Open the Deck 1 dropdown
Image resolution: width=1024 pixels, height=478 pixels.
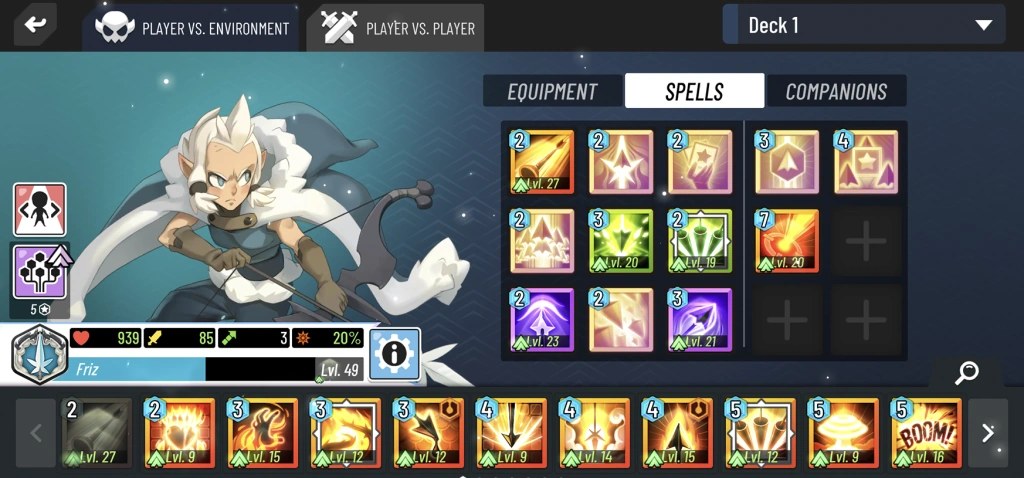pos(864,25)
